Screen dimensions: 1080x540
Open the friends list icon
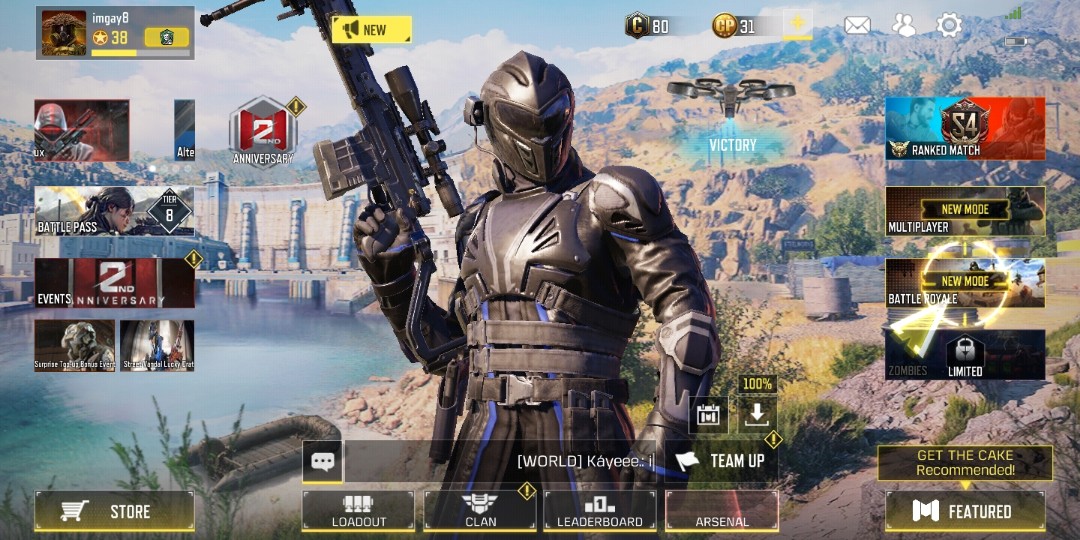904,26
